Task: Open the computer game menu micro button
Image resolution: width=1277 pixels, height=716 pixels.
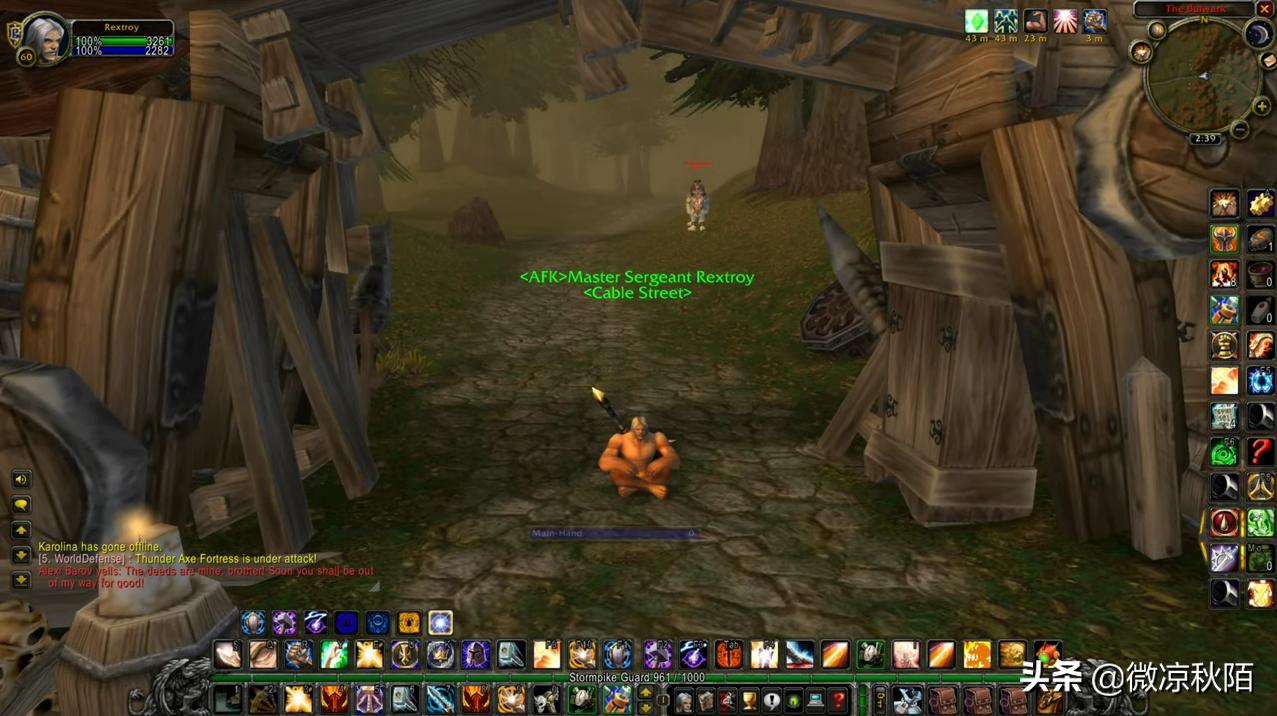Action: pos(816,700)
